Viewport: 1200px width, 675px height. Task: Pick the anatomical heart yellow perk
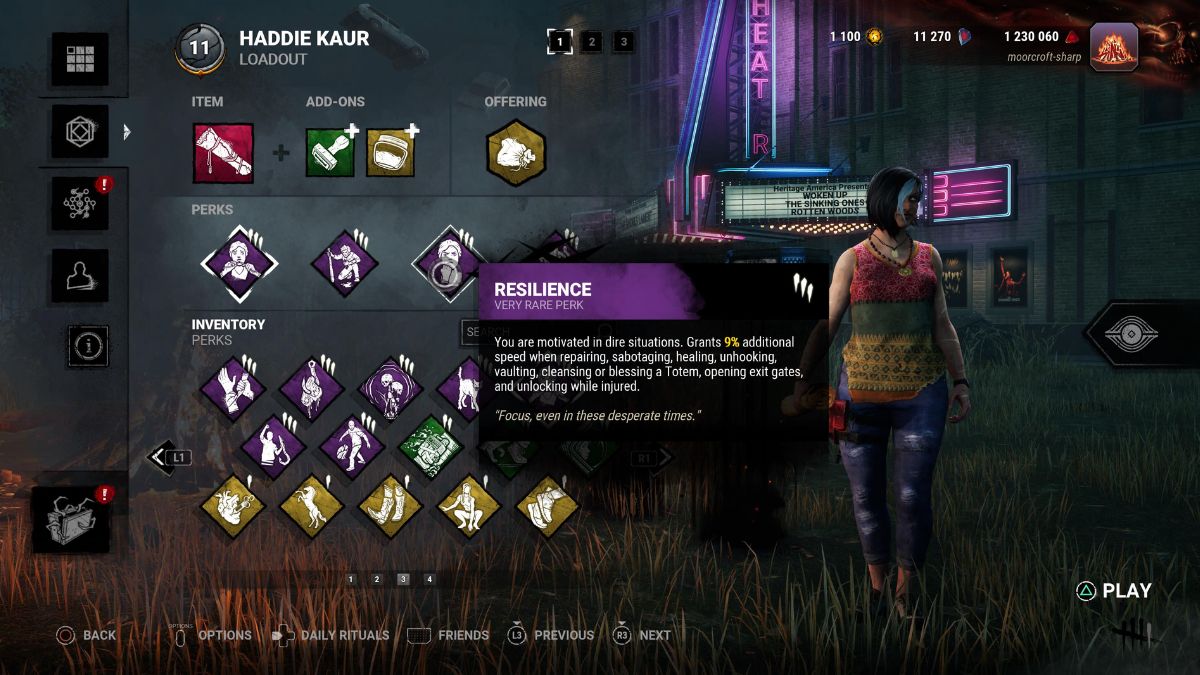click(x=233, y=506)
